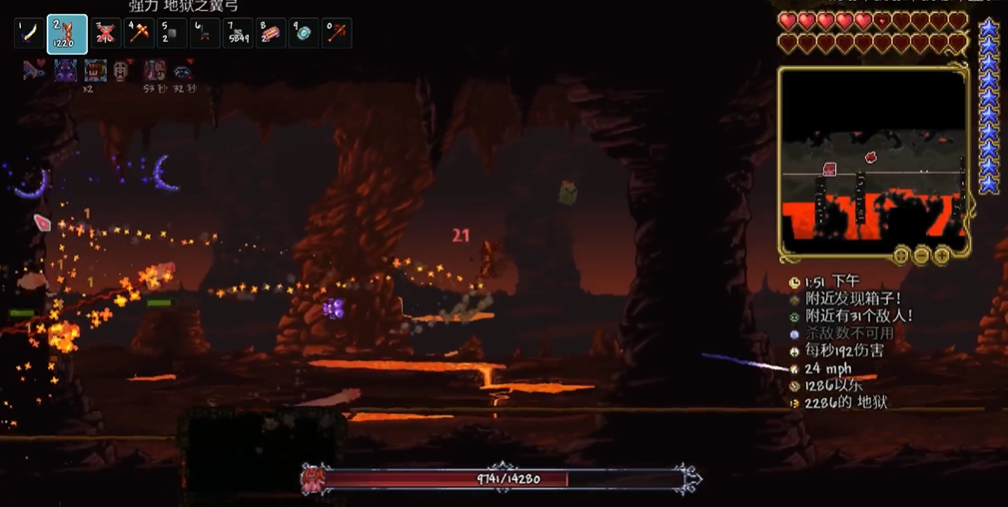Screen dimensions: 1008x507
Task: Use the magic mirror in slot 9
Action: point(304,33)
